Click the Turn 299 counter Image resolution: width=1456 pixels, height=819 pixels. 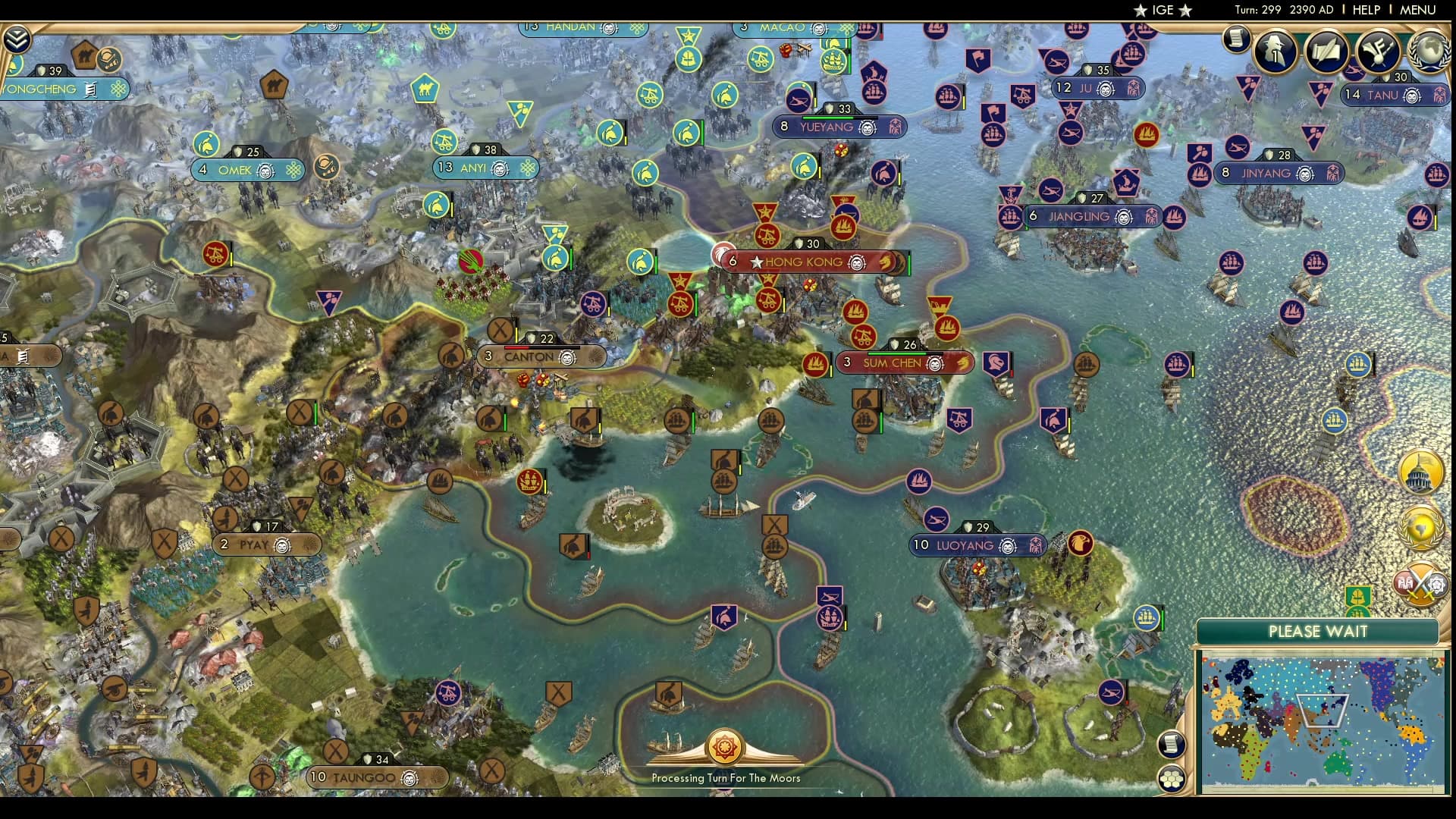click(1259, 11)
